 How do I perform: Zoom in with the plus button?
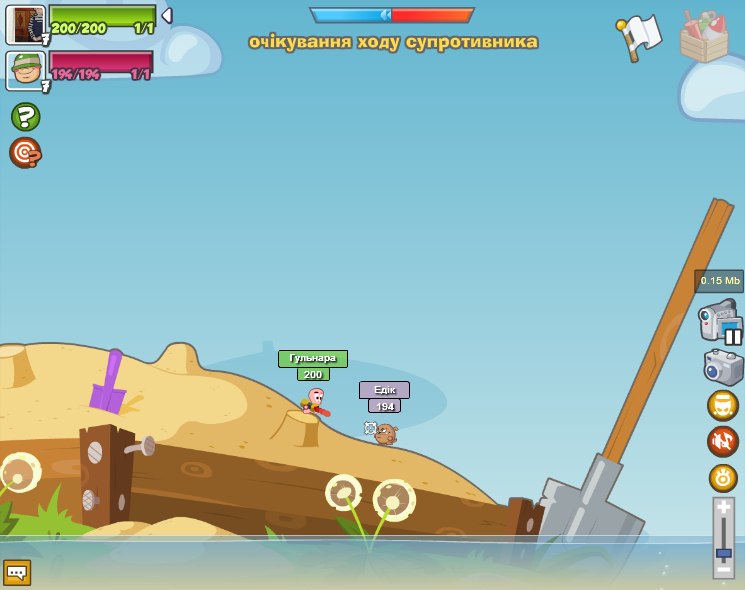[723, 508]
